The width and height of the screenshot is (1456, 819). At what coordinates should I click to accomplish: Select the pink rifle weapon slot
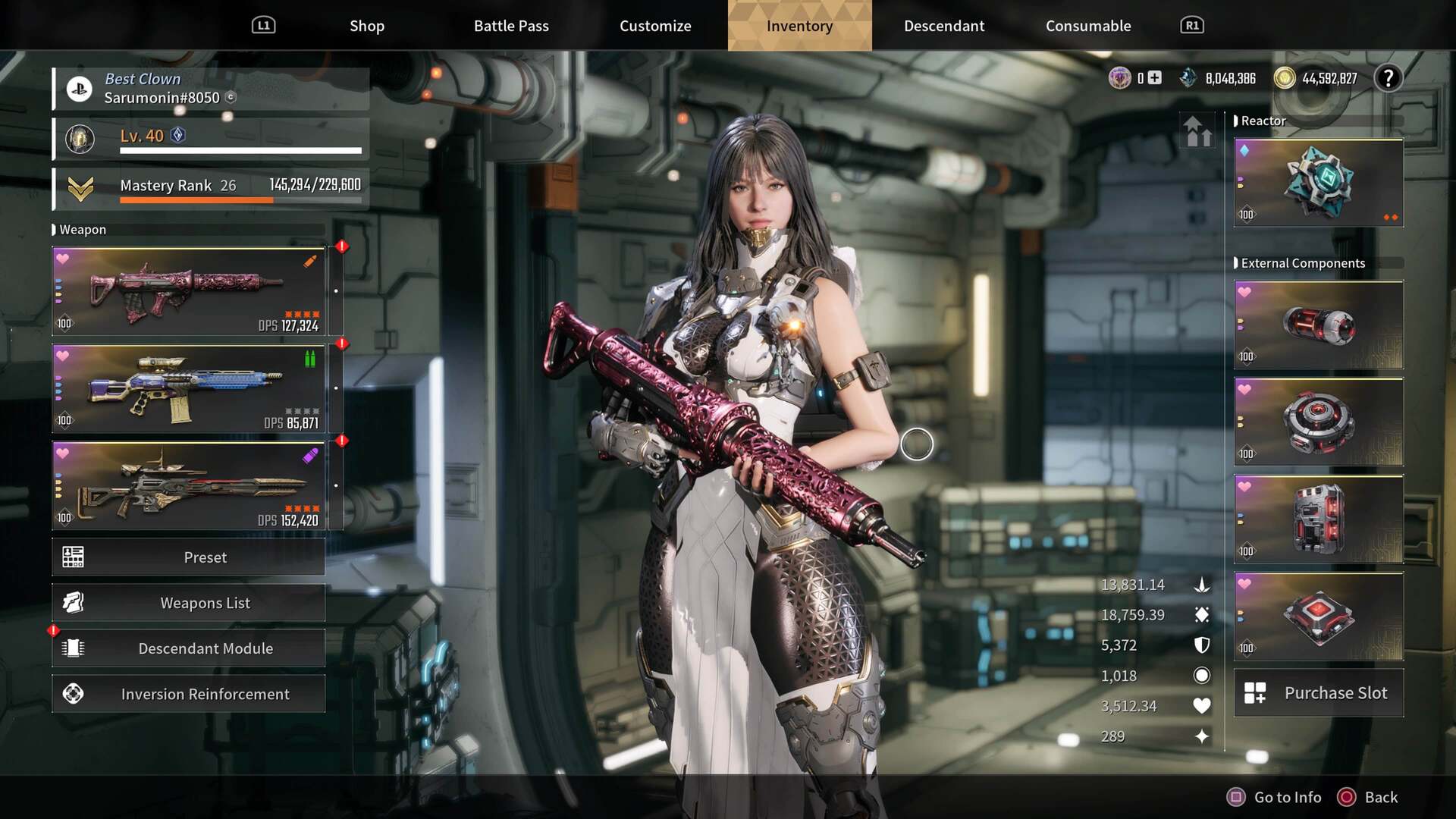coord(189,292)
